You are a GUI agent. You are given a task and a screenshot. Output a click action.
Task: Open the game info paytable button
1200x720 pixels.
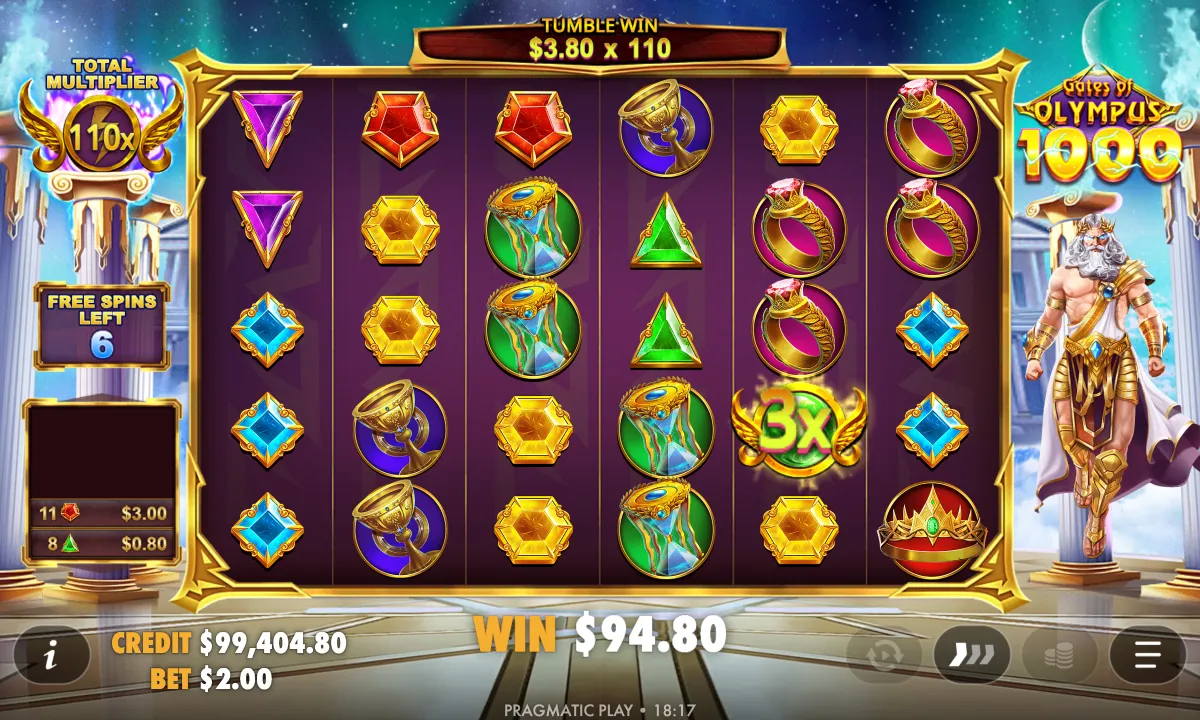[x=51, y=656]
